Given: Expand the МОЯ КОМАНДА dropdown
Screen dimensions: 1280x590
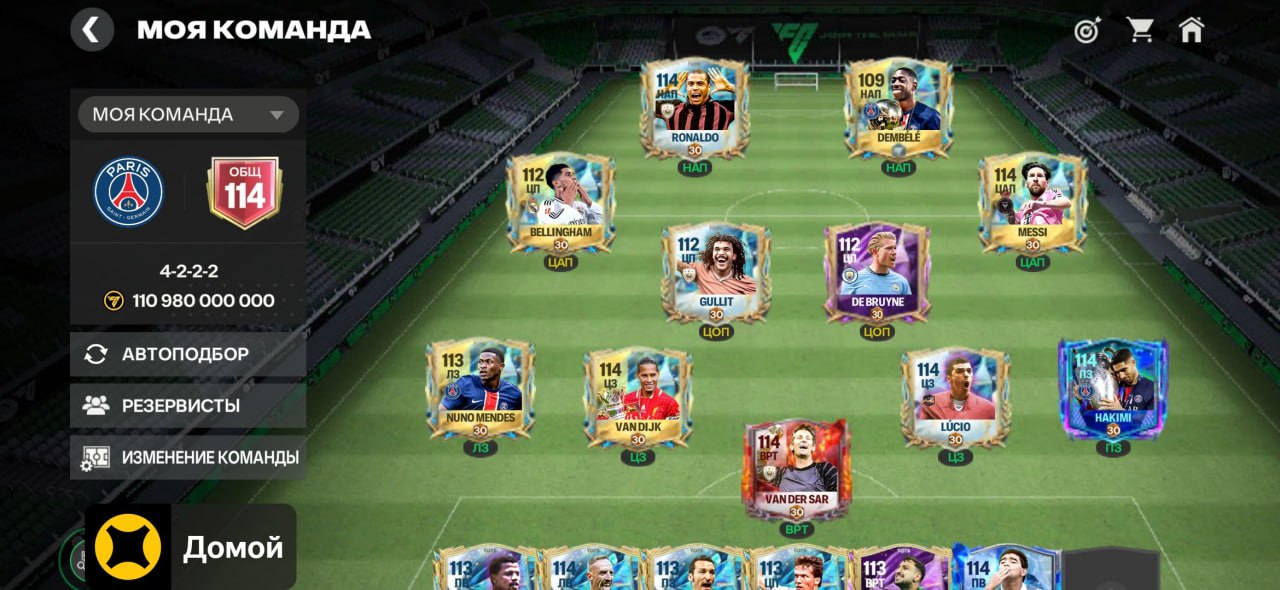Looking at the screenshot, I should [188, 114].
